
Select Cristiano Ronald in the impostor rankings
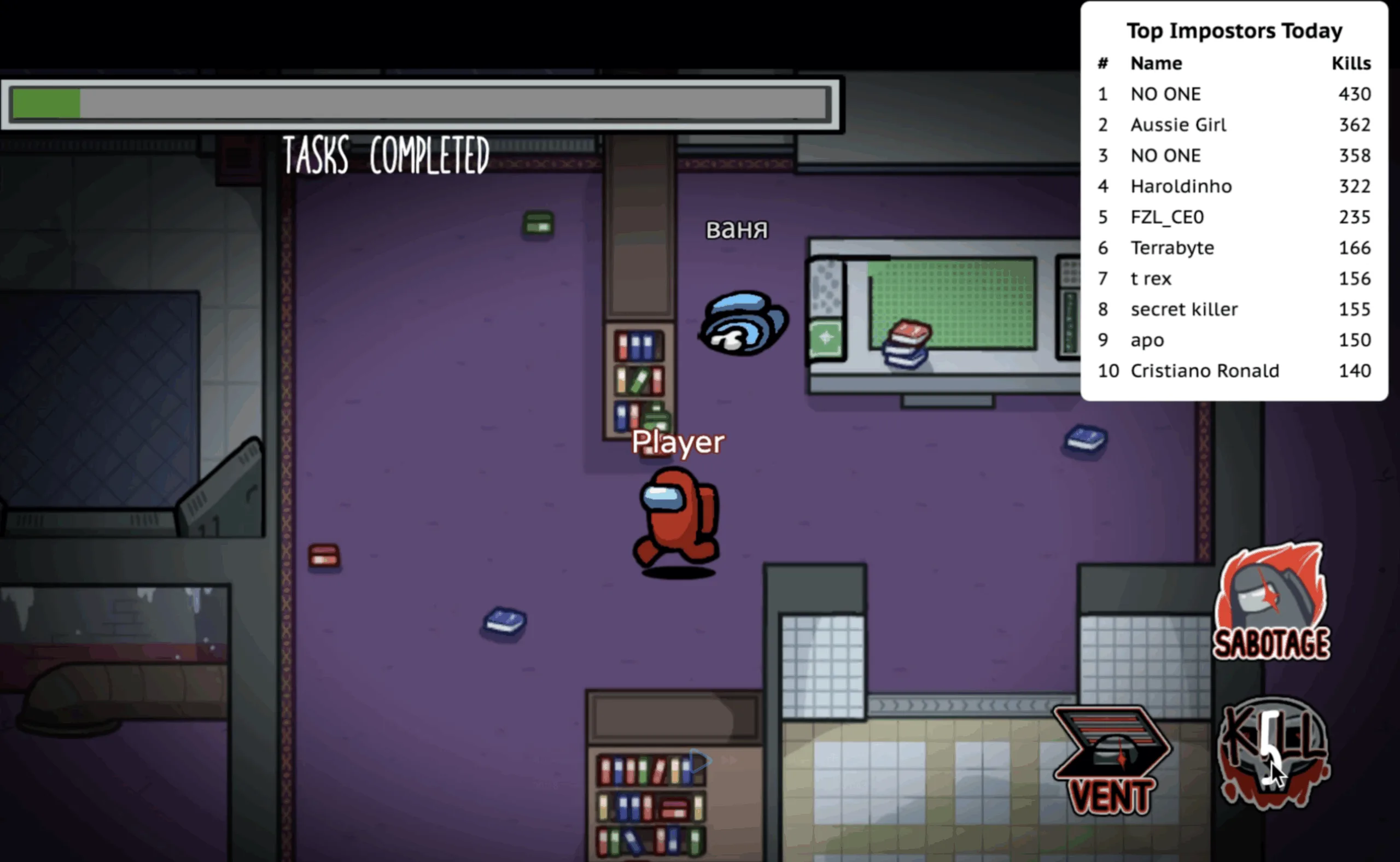1205,371
